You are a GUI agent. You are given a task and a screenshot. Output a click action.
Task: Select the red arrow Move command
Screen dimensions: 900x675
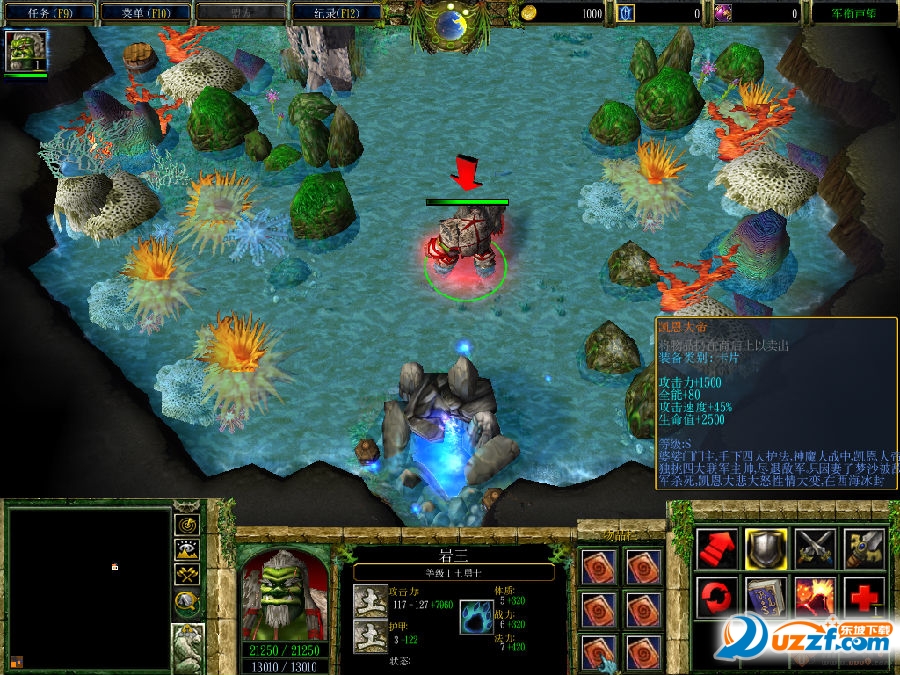pyautogui.click(x=717, y=548)
